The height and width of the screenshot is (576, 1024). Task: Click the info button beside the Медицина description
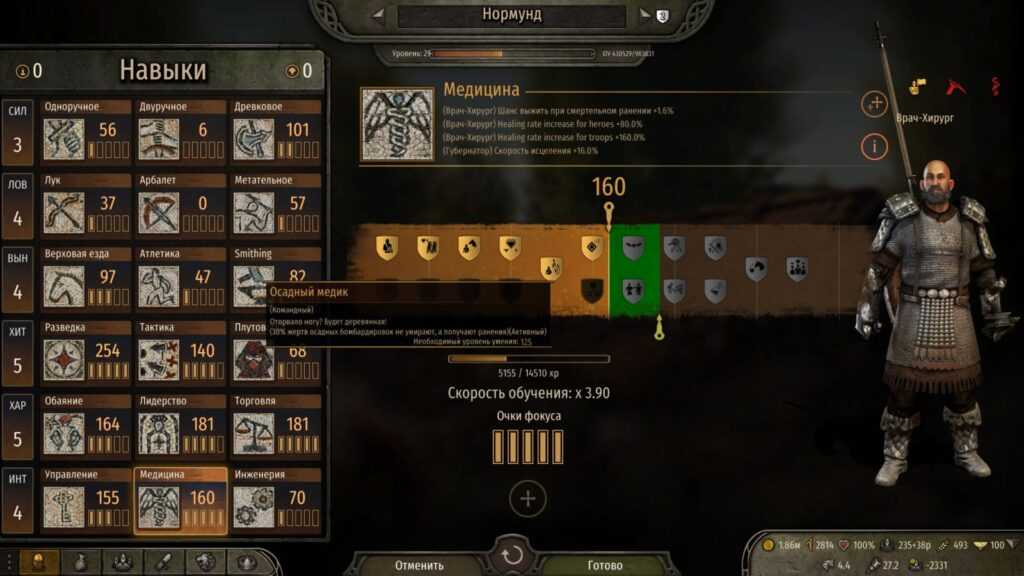point(874,147)
